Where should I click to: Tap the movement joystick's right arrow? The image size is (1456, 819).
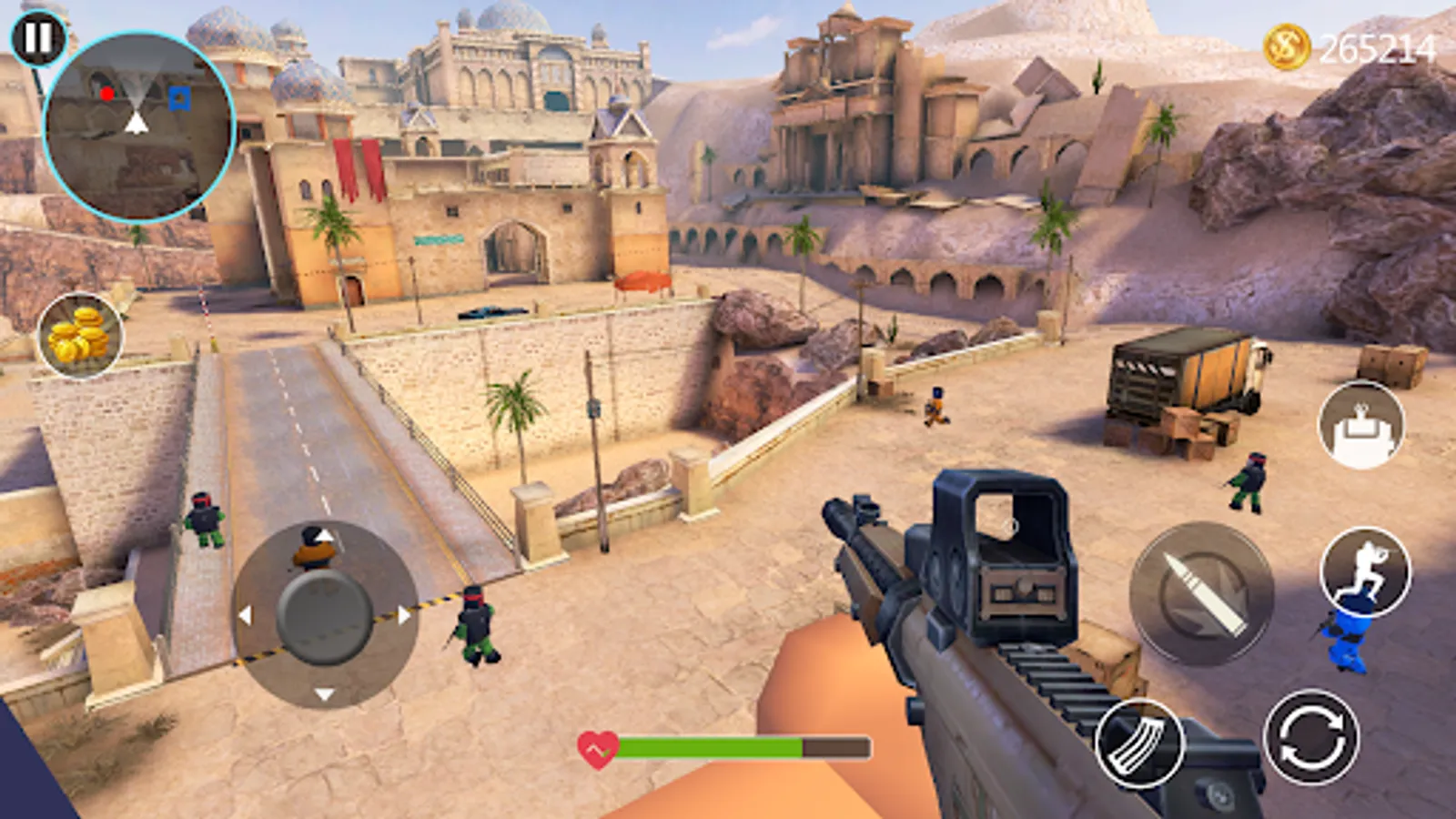(x=403, y=615)
